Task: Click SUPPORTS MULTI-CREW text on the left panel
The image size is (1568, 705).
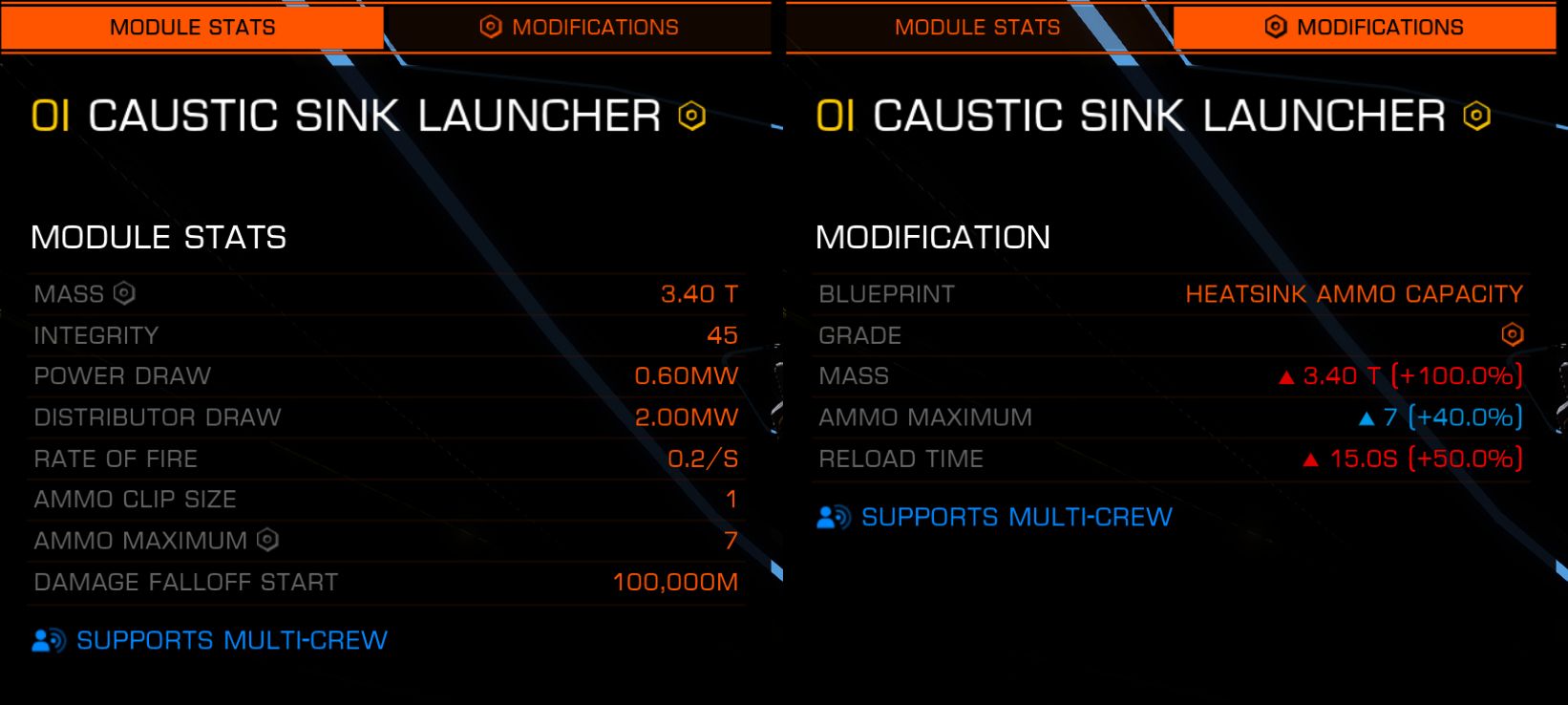Action: point(230,640)
